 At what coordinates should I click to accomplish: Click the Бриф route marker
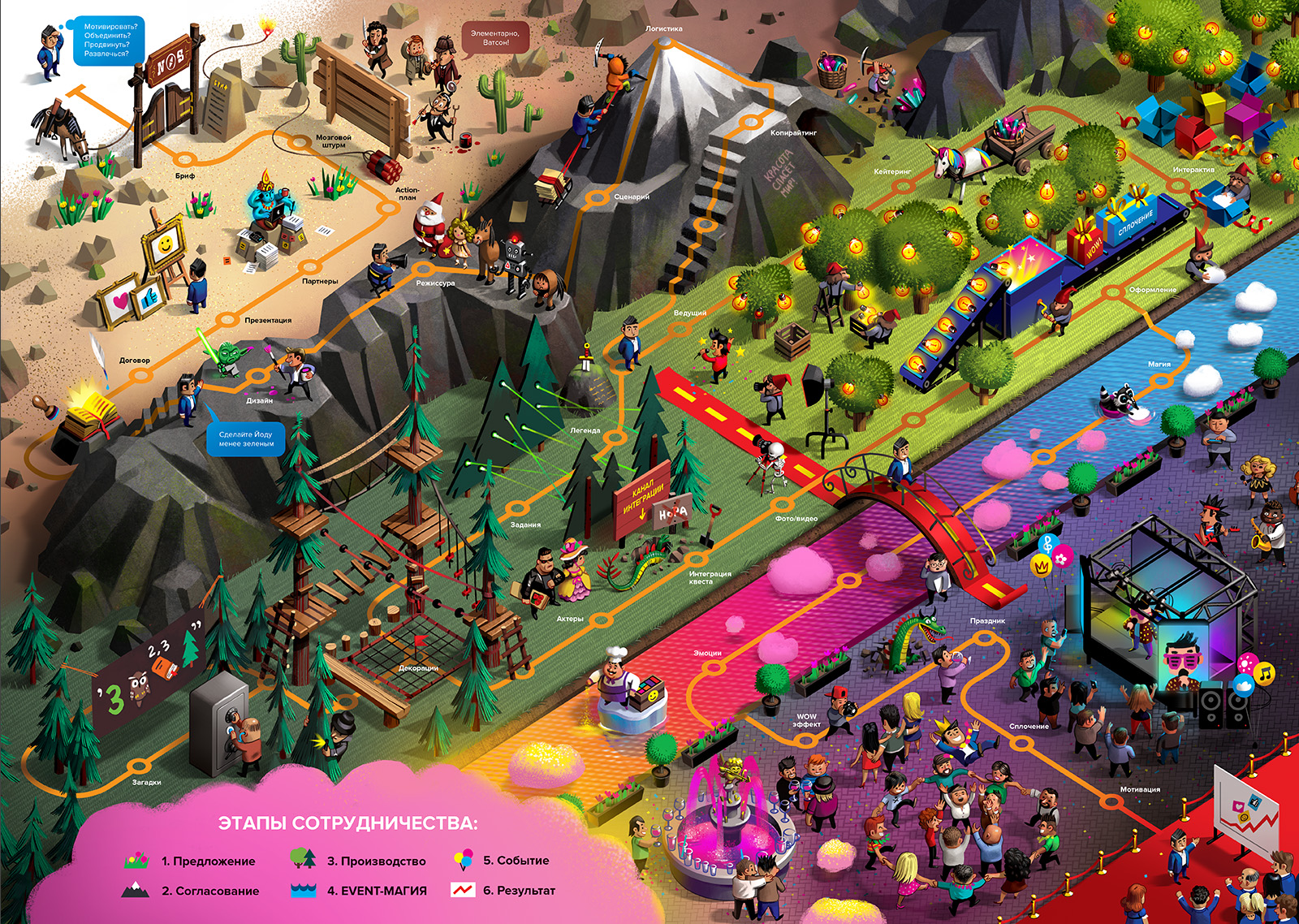pos(186,159)
